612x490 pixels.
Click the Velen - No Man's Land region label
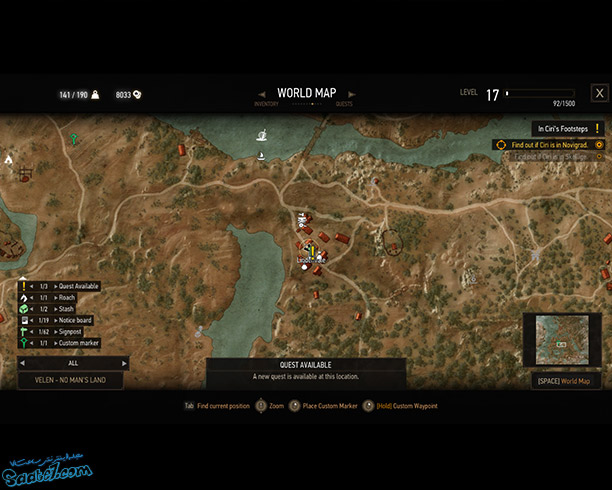pyautogui.click(x=71, y=380)
